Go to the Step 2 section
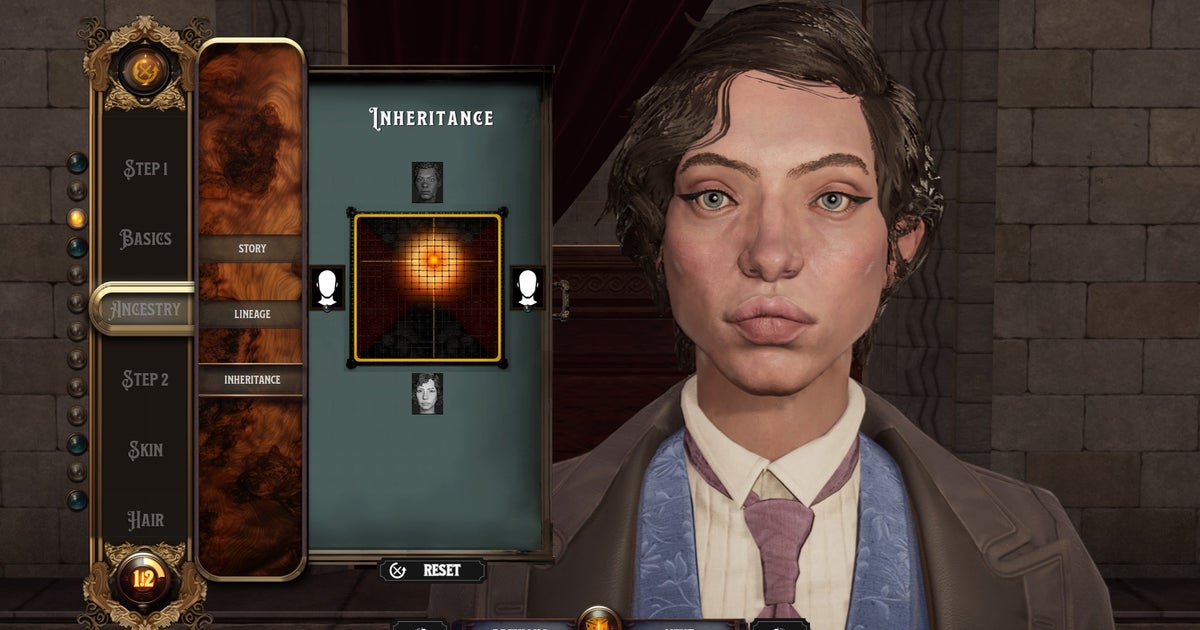This screenshot has height=630, width=1200. pyautogui.click(x=145, y=380)
